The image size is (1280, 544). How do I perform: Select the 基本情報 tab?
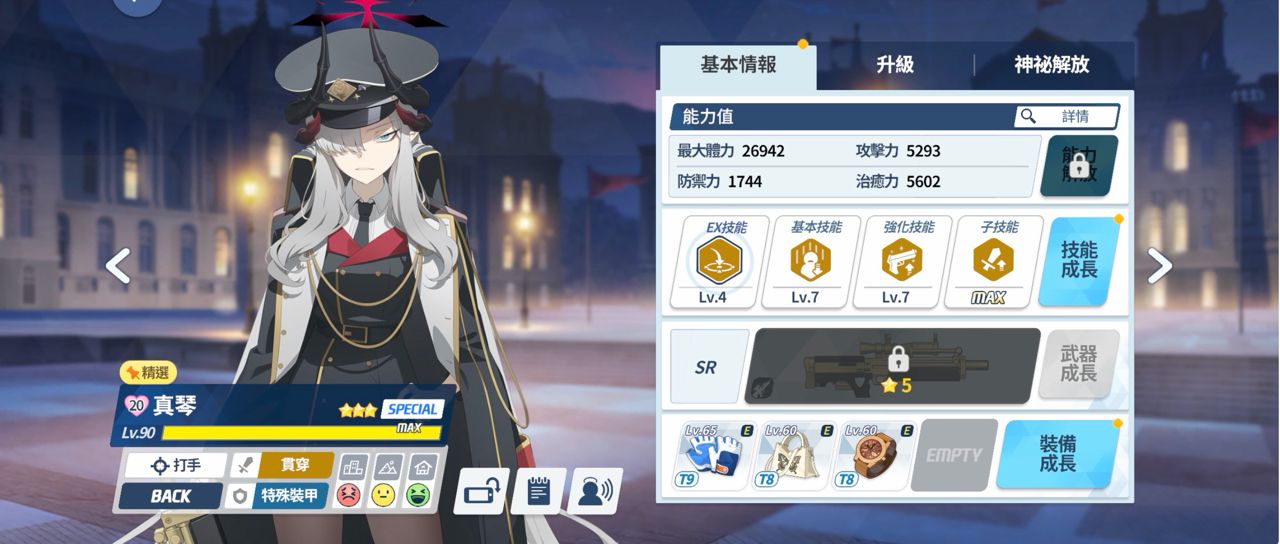tap(738, 66)
